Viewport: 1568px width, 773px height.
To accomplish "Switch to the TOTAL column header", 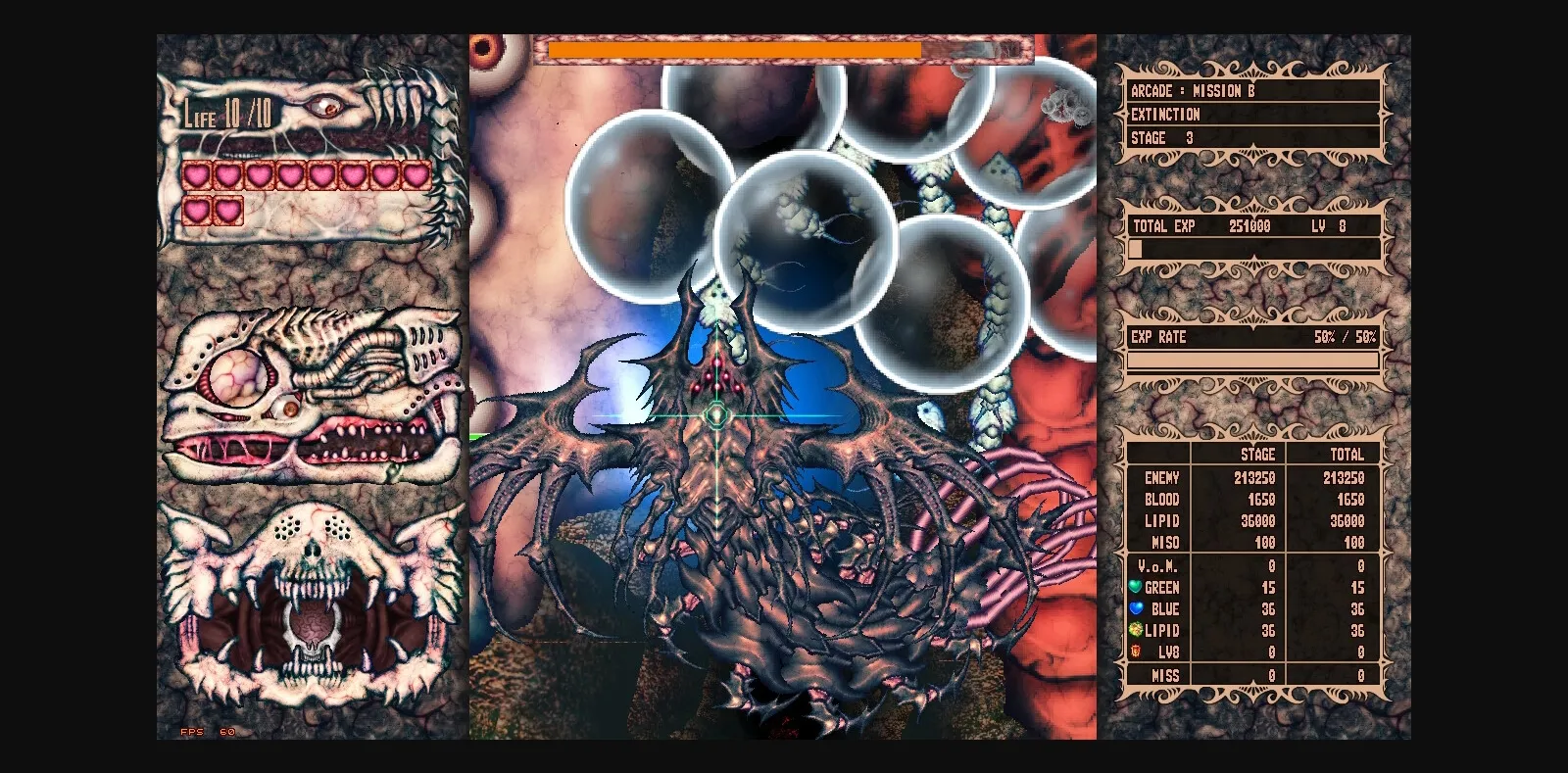I will 1347,455.
